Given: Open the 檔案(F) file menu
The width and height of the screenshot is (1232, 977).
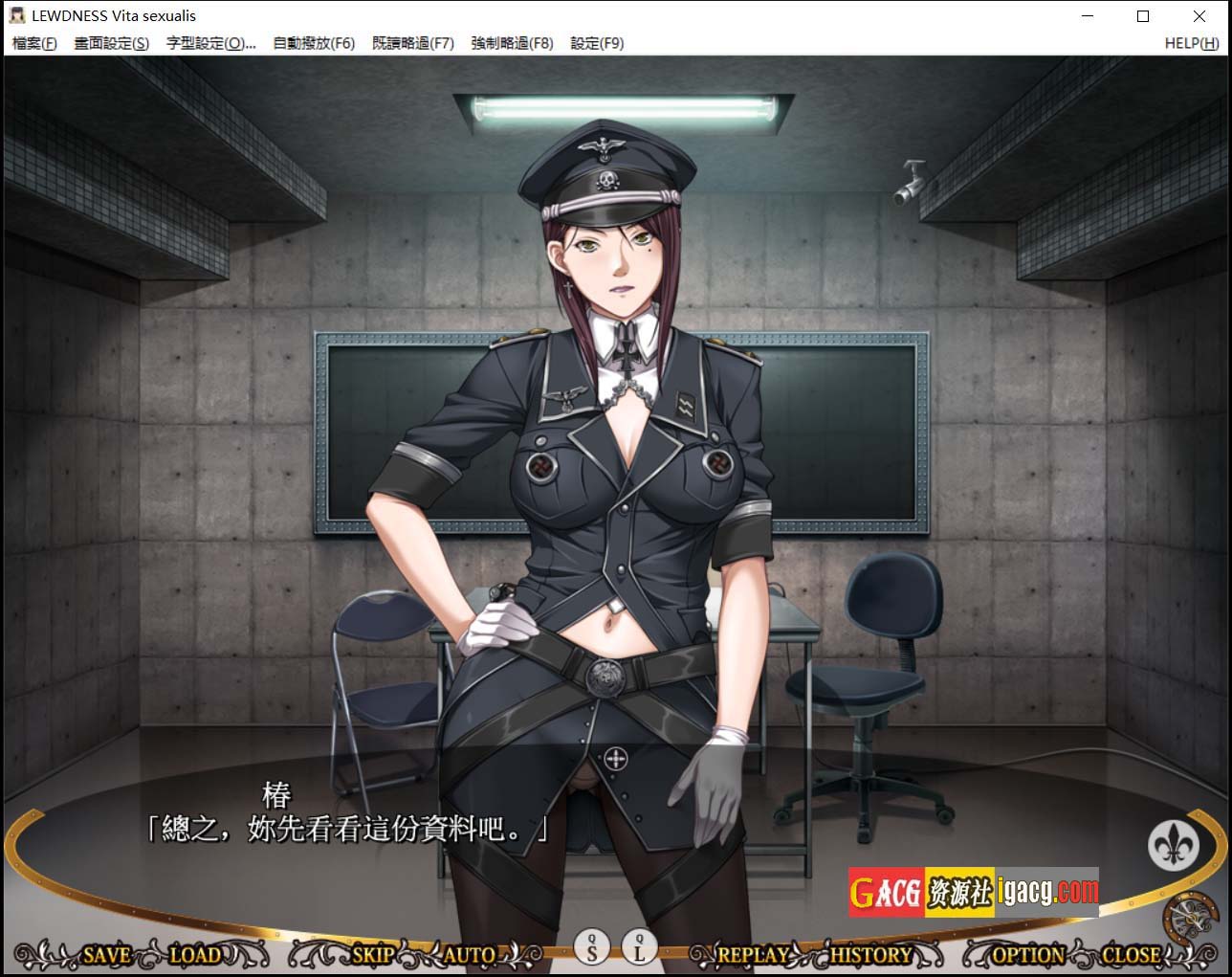Looking at the screenshot, I should point(34,43).
